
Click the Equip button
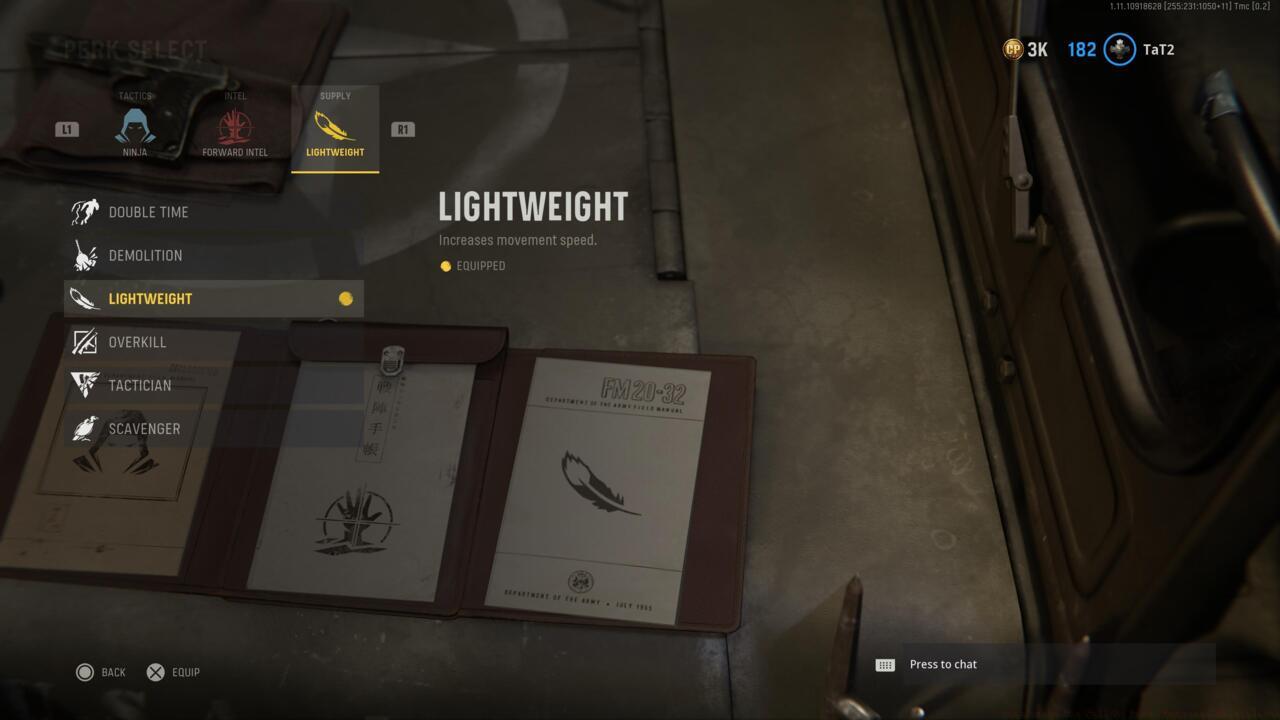[x=171, y=672]
